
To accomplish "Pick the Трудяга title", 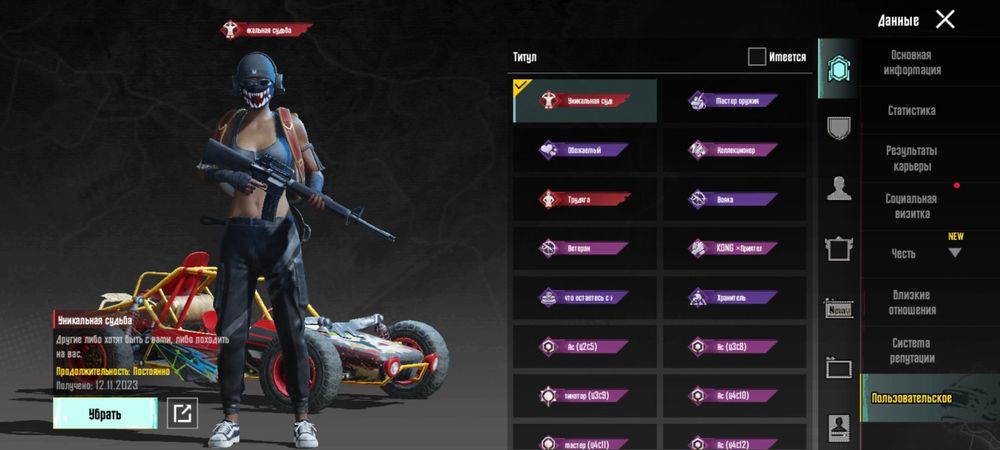I will [585, 199].
